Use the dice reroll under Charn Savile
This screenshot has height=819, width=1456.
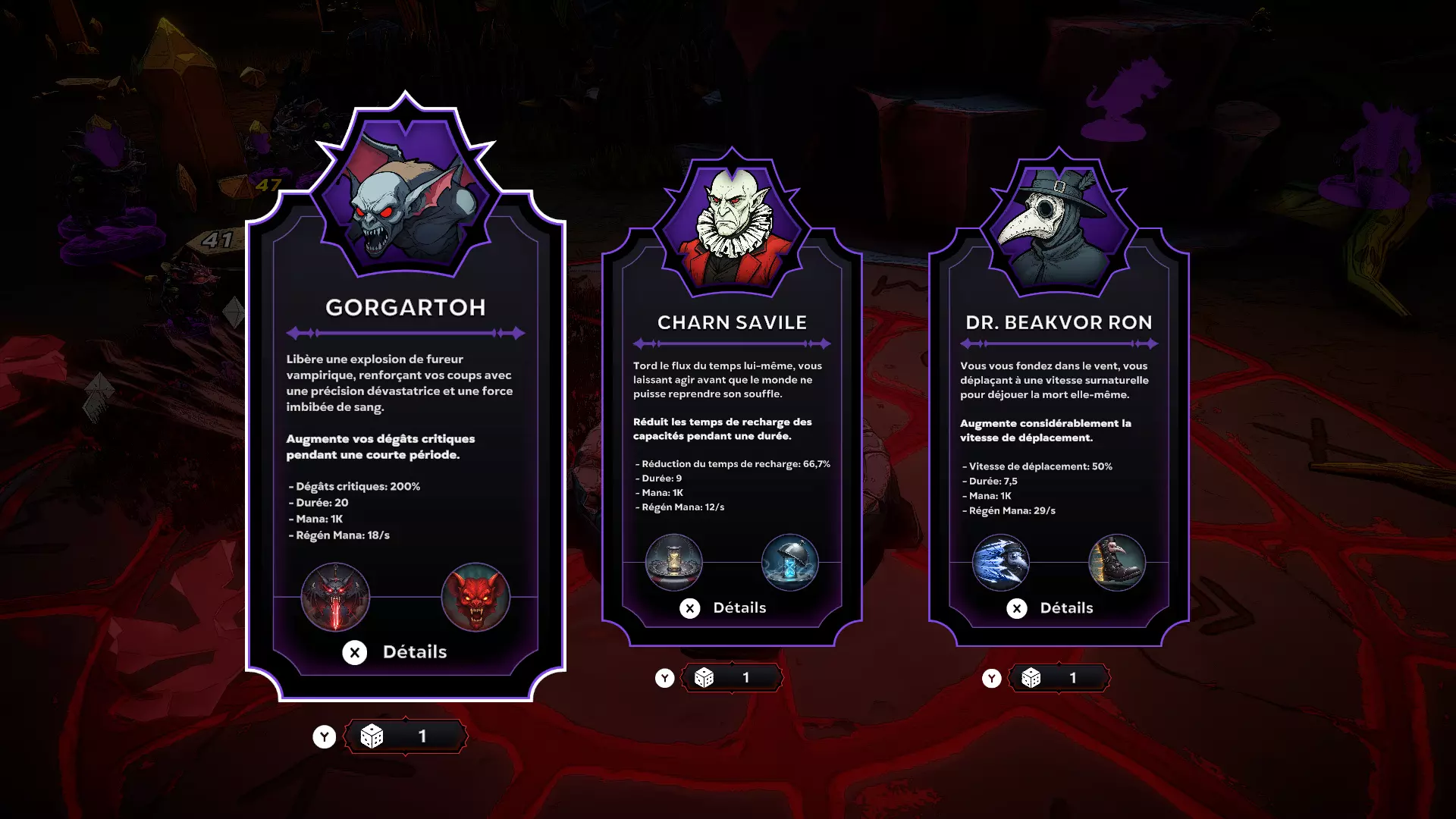731,678
